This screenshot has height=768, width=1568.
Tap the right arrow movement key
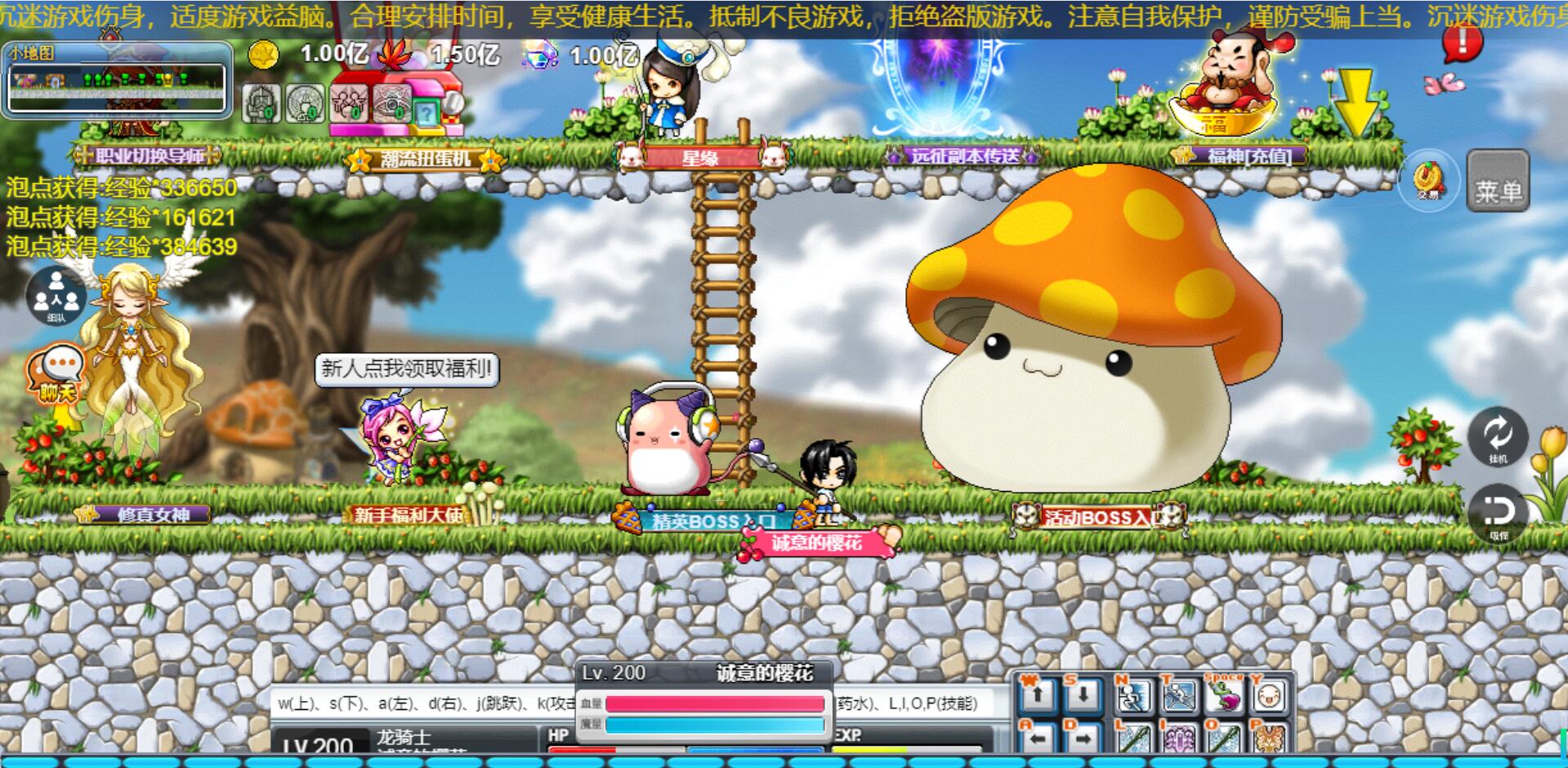(1083, 739)
